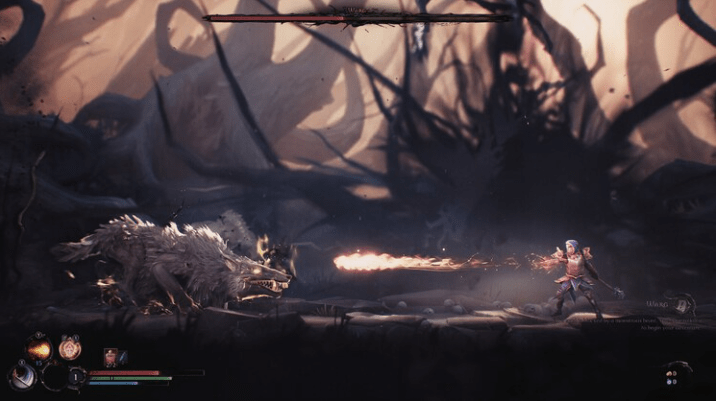The image size is (717, 401).
Task: Use the orange arrow rune ability
Action: (69, 348)
